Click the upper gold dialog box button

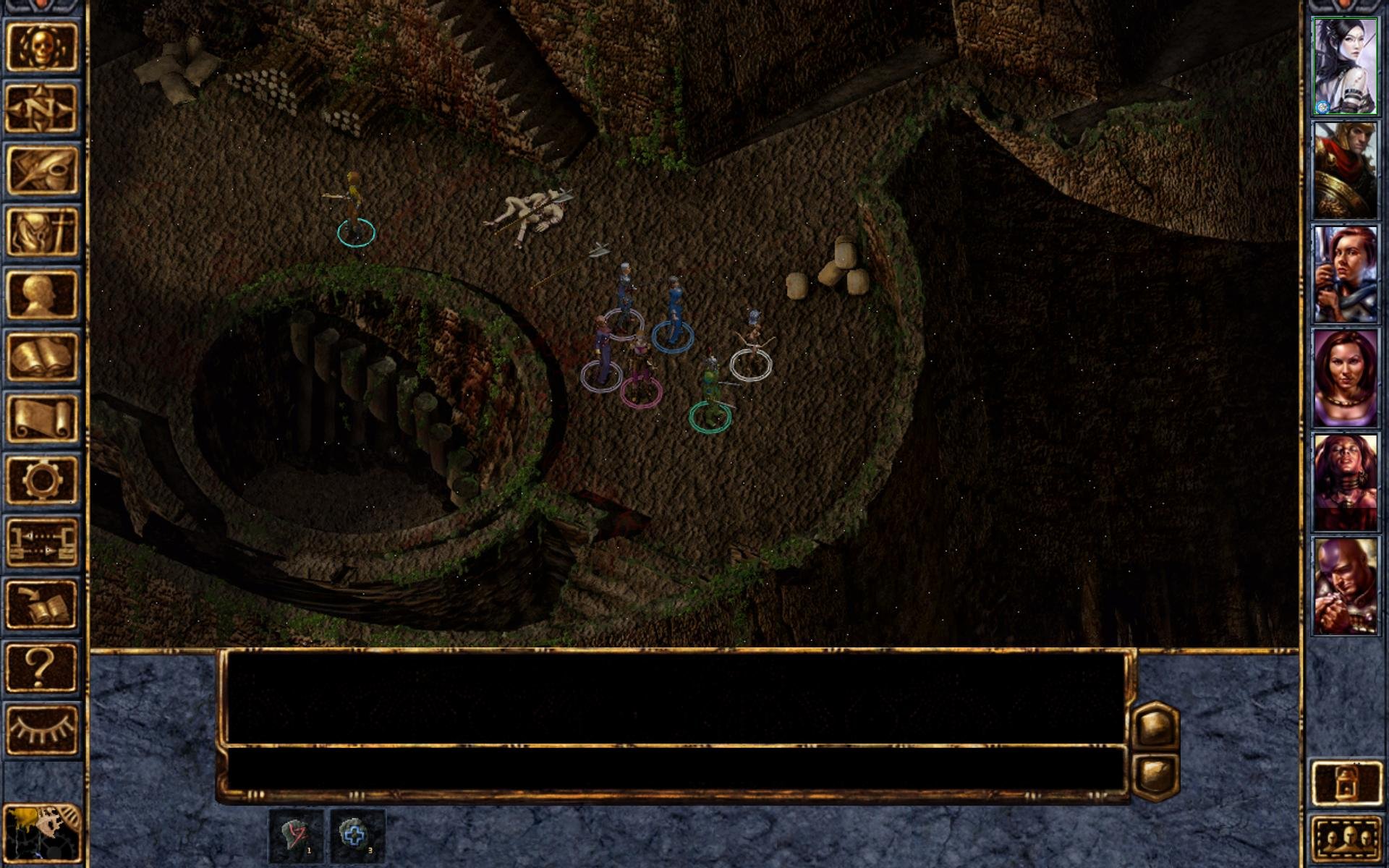point(1155,726)
